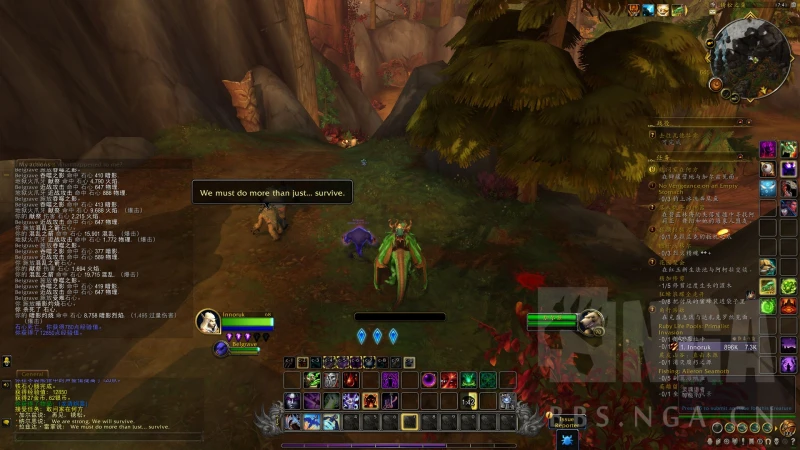Select the target portrait beside the green health bar
800x450 pixels.
tap(592, 320)
